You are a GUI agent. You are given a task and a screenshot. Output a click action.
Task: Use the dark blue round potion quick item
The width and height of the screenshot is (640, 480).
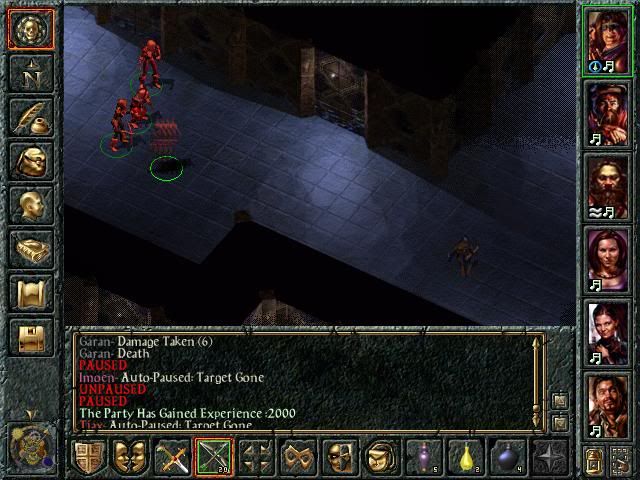pos(507,458)
